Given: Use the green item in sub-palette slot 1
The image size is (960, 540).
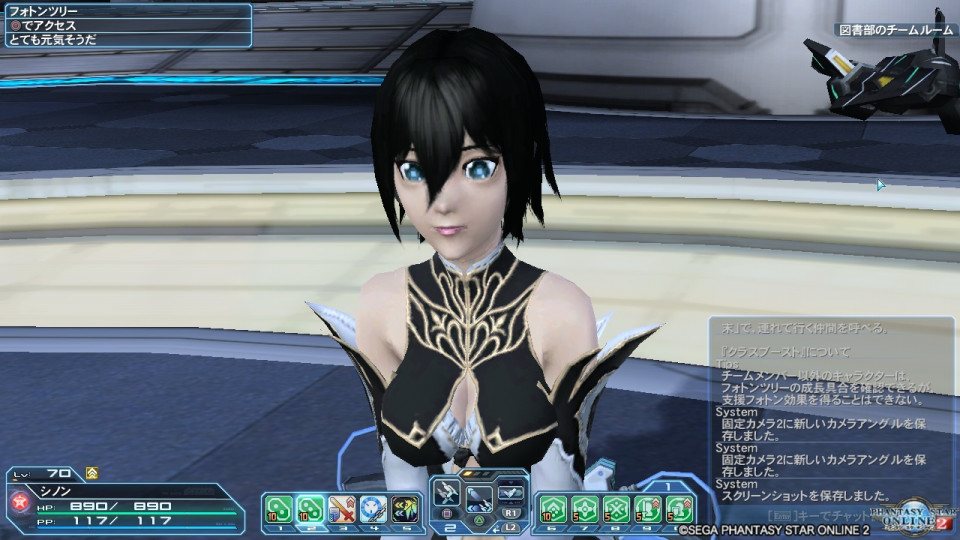Looking at the screenshot, I should pos(278,509).
